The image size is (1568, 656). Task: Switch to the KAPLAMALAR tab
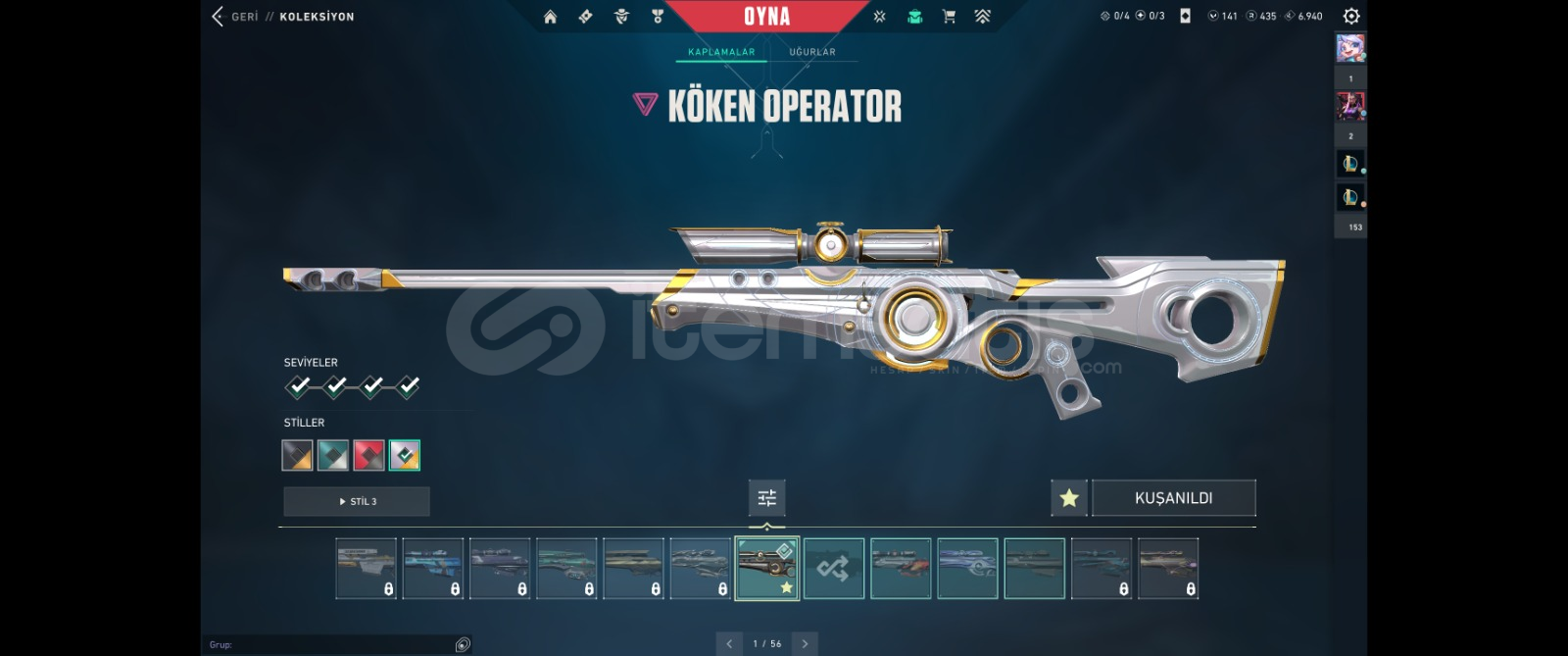[x=721, y=52]
